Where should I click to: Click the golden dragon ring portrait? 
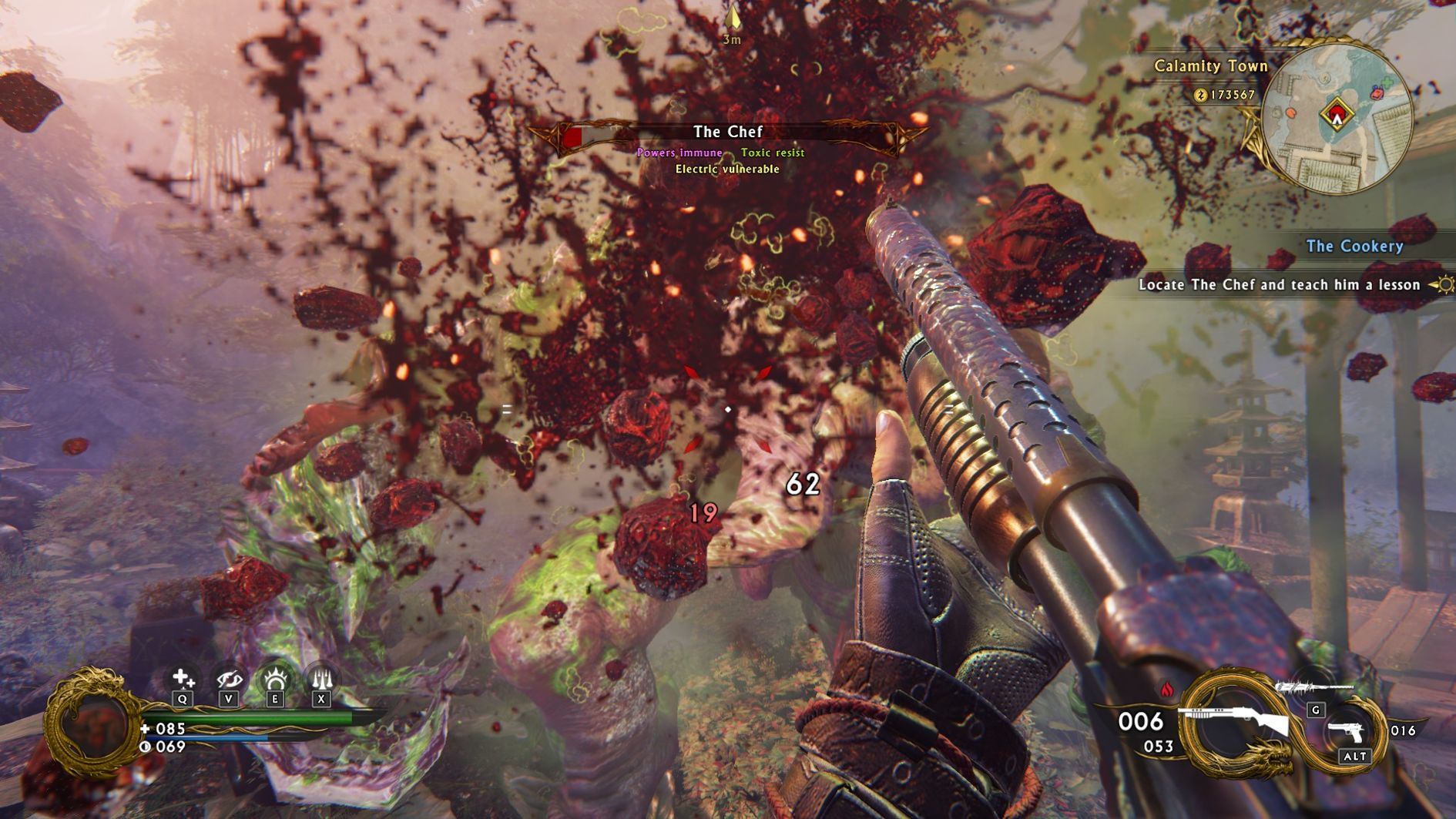(x=91, y=723)
